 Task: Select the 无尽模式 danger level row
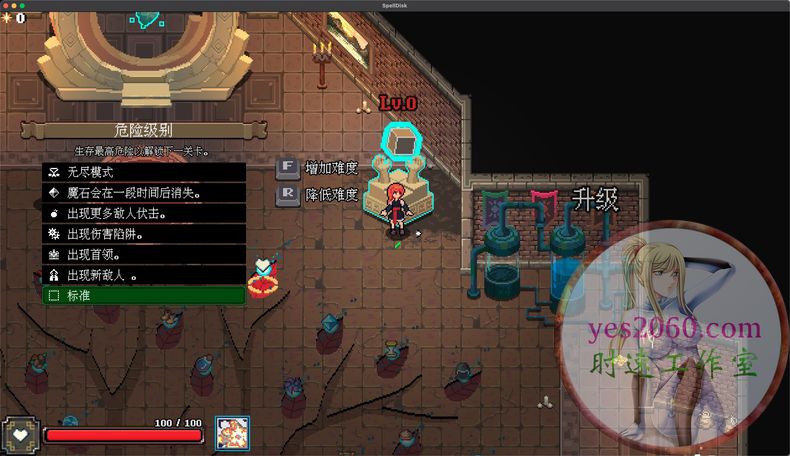[143, 172]
